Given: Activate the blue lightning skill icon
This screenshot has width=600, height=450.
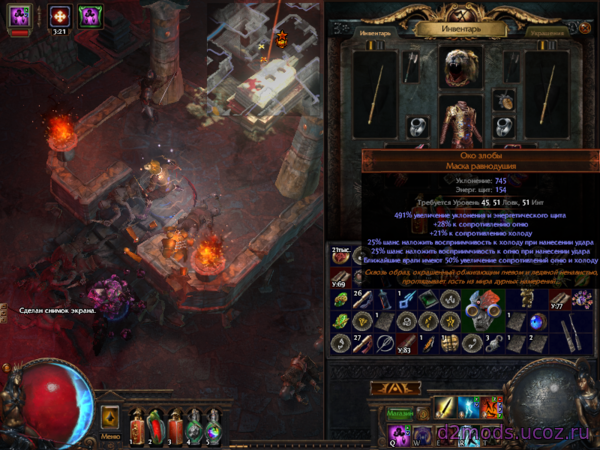Looking at the screenshot, I should [470, 407].
